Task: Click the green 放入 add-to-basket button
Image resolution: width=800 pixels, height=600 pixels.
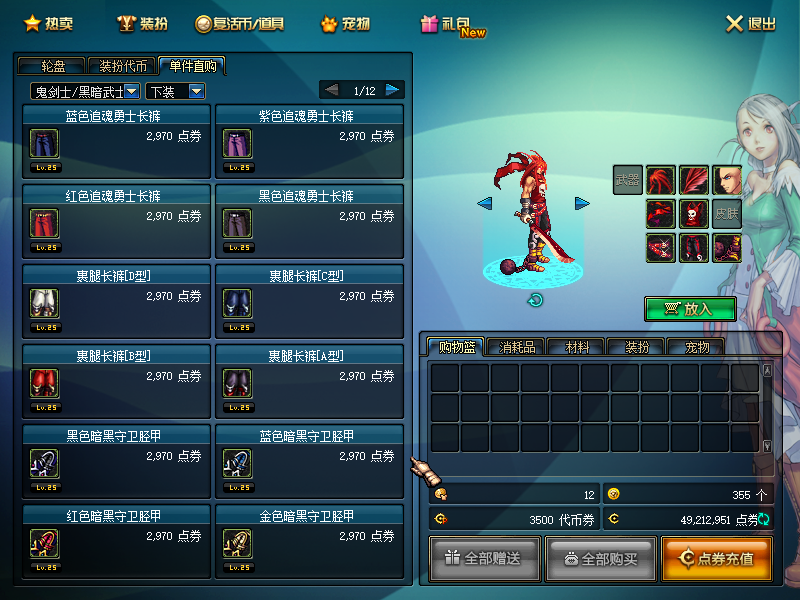Action: tap(690, 309)
